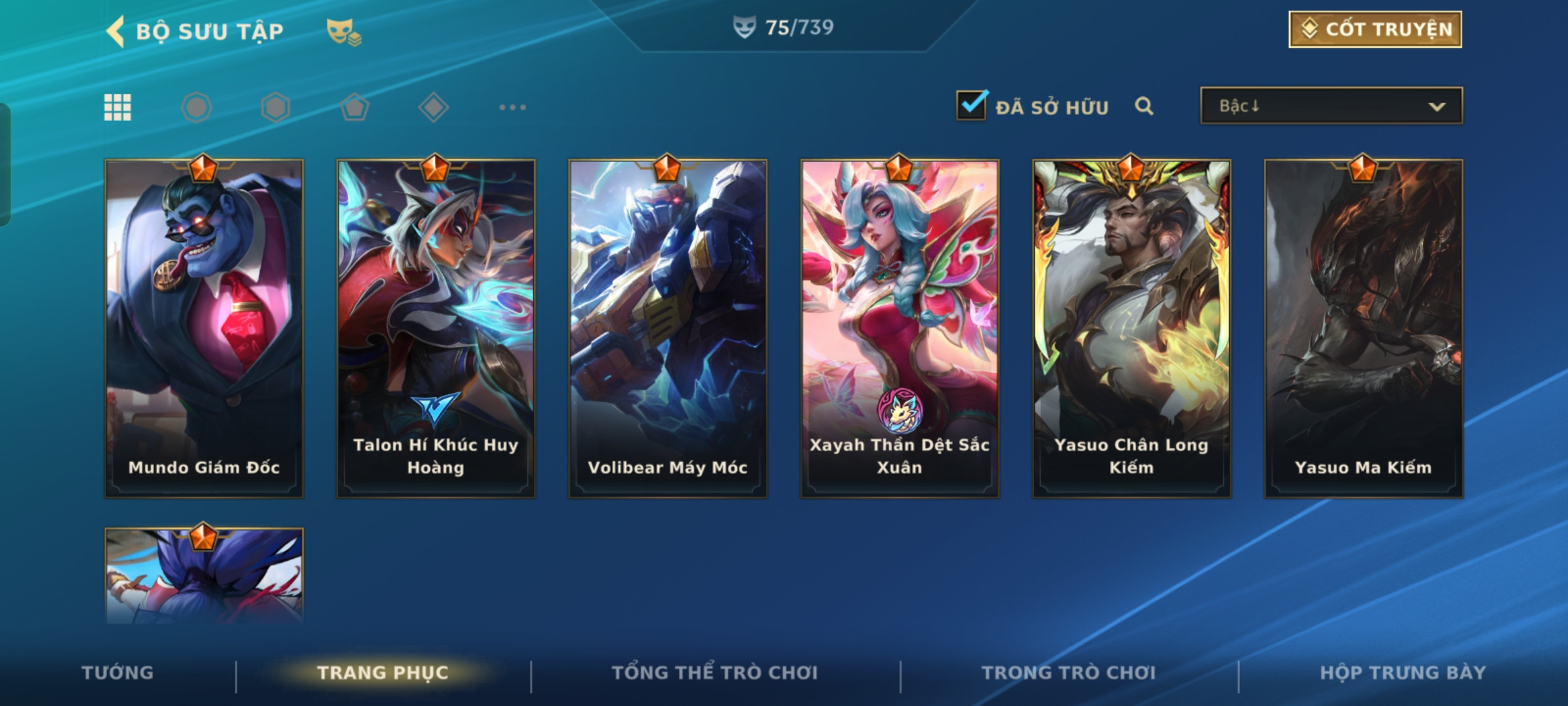Pick Xayah Thần Dệt Sắc Xuân skin

(900, 328)
